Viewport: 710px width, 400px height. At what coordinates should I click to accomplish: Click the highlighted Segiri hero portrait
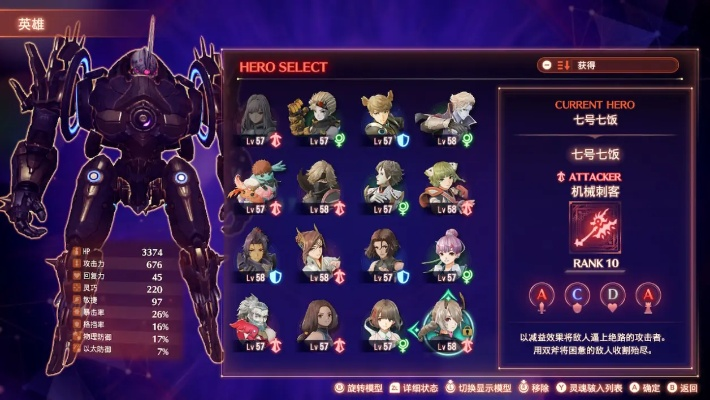pos(446,318)
